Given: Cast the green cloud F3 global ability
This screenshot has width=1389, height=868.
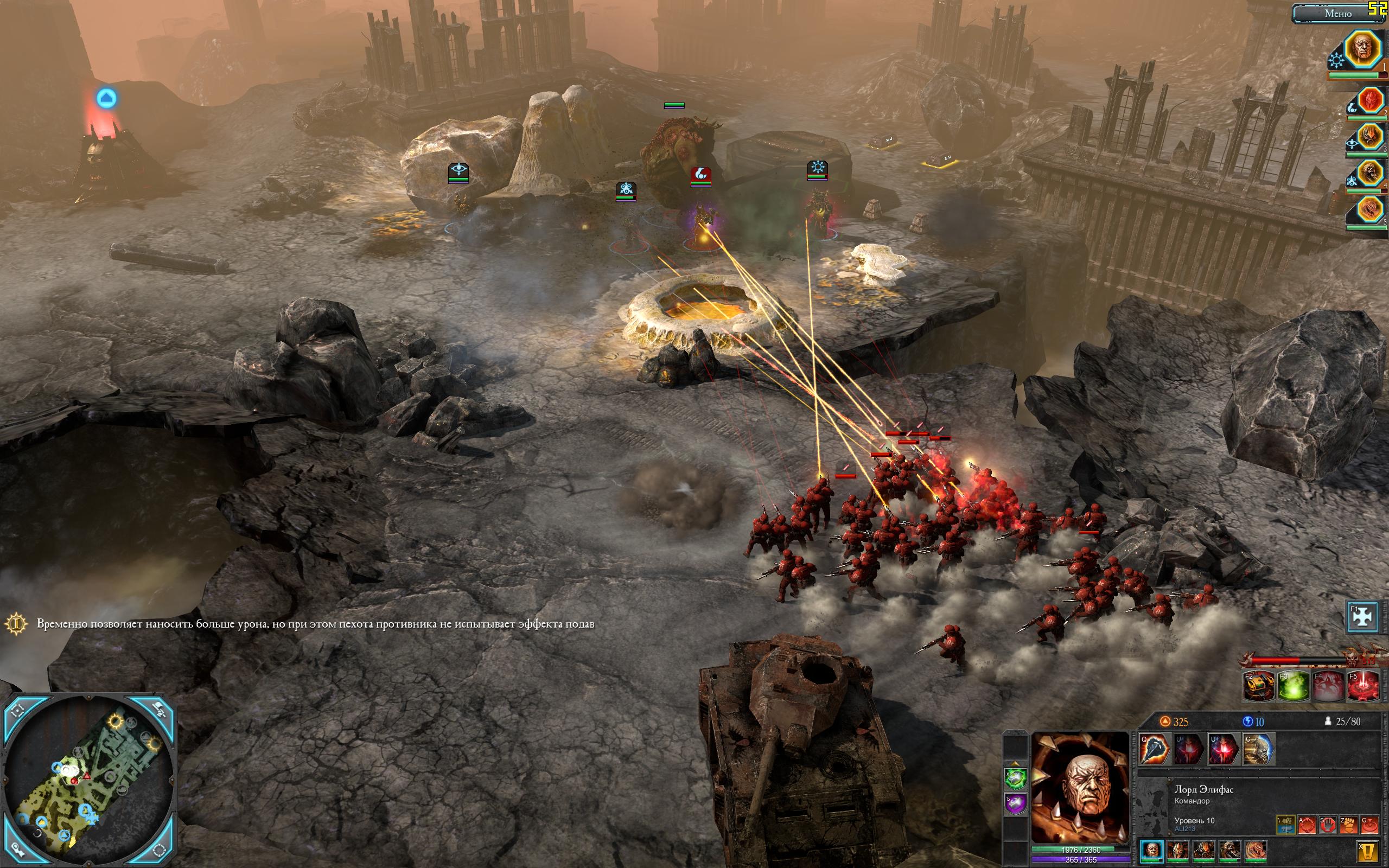Looking at the screenshot, I should click(x=1293, y=686).
